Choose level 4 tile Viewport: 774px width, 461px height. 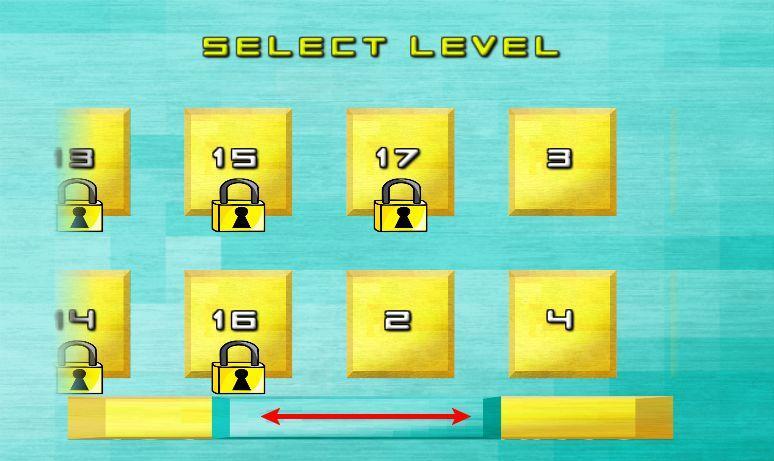562,324
